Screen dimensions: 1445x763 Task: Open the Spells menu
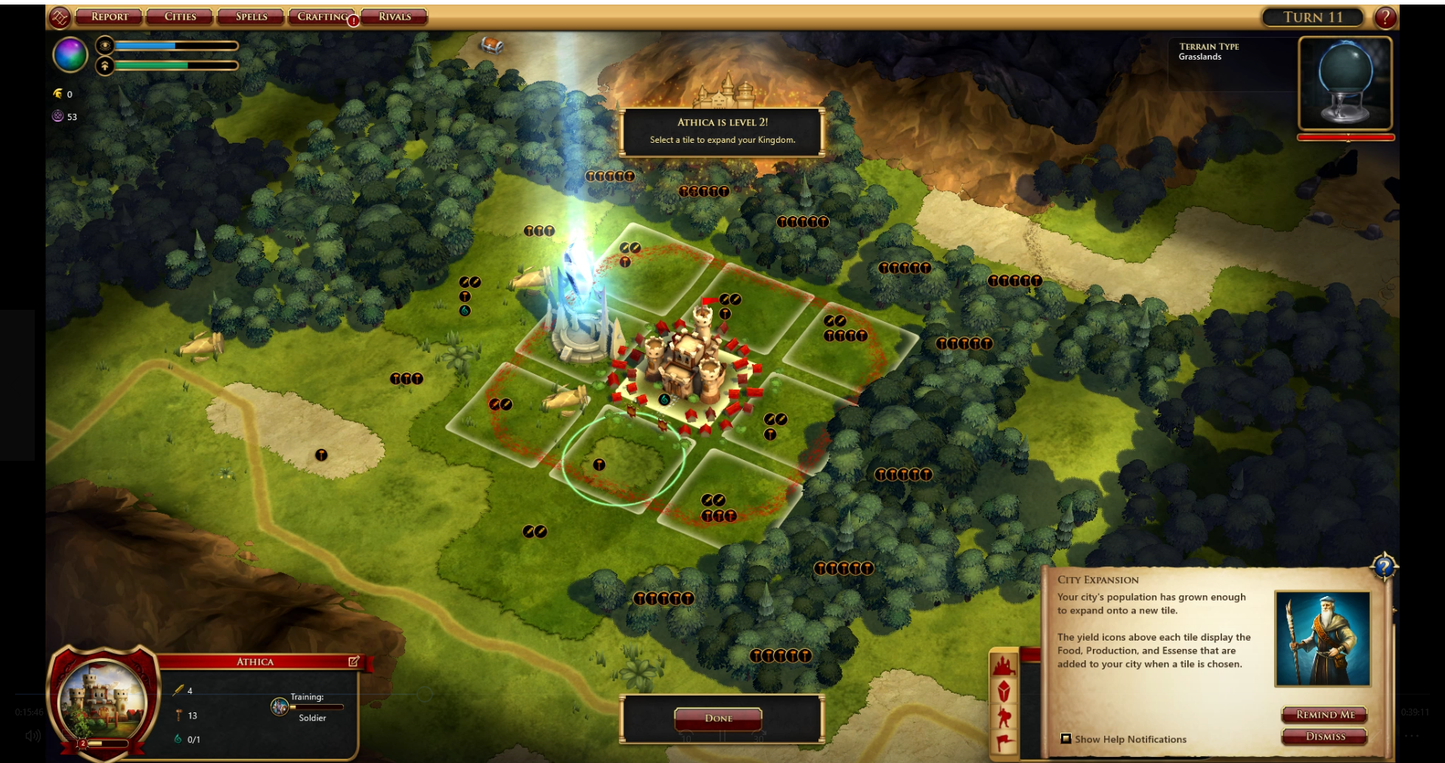tap(251, 17)
